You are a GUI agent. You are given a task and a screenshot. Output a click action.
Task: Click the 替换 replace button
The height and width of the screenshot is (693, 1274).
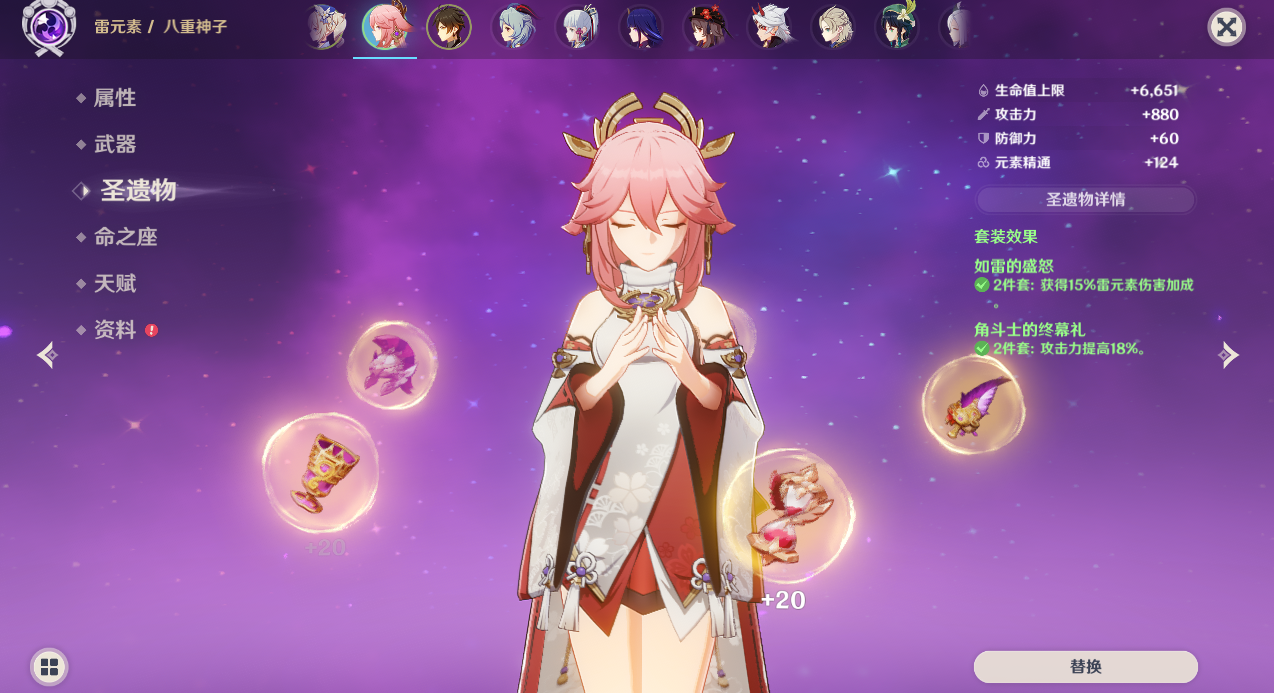point(1085,666)
